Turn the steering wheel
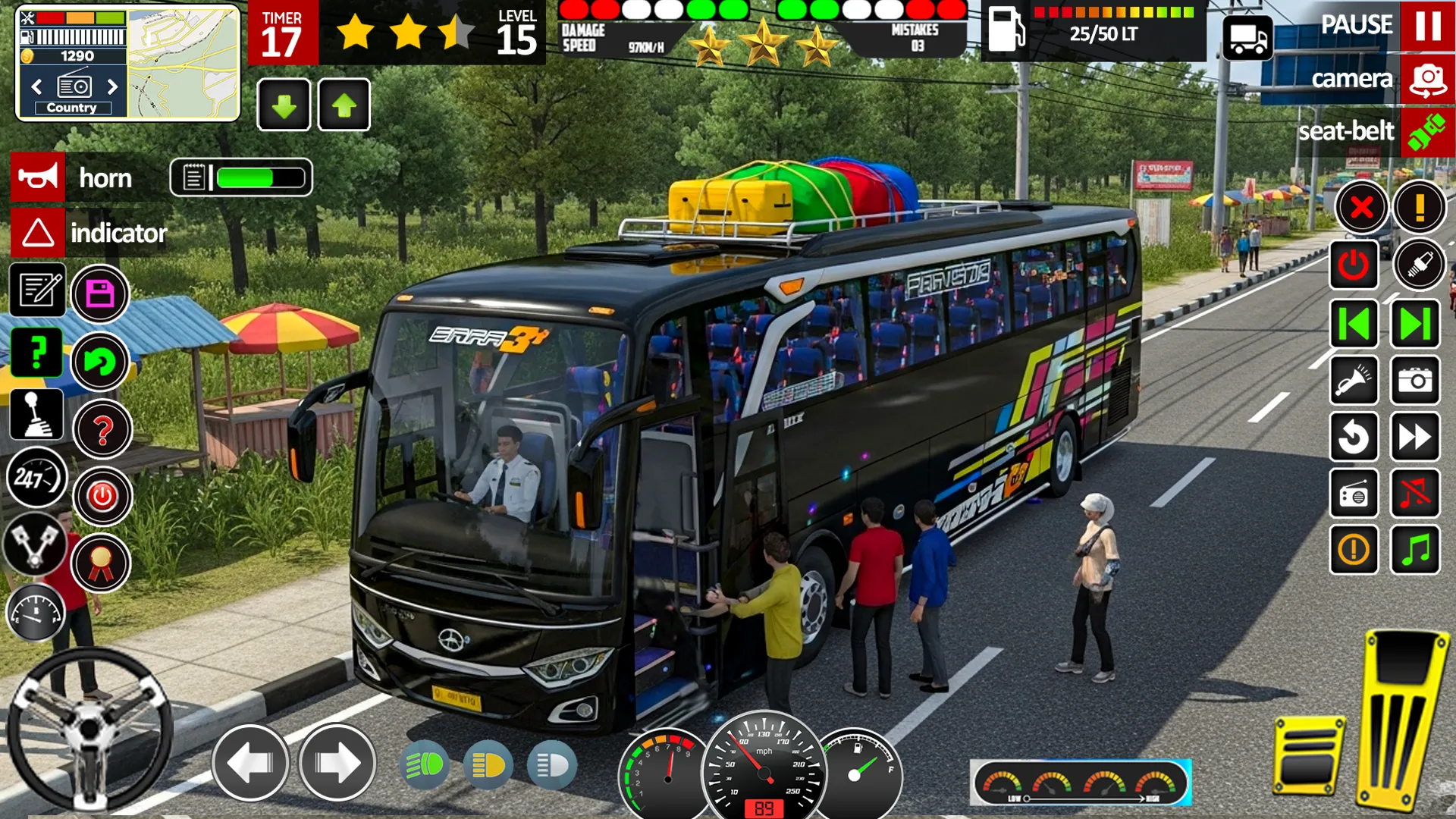 (91, 728)
